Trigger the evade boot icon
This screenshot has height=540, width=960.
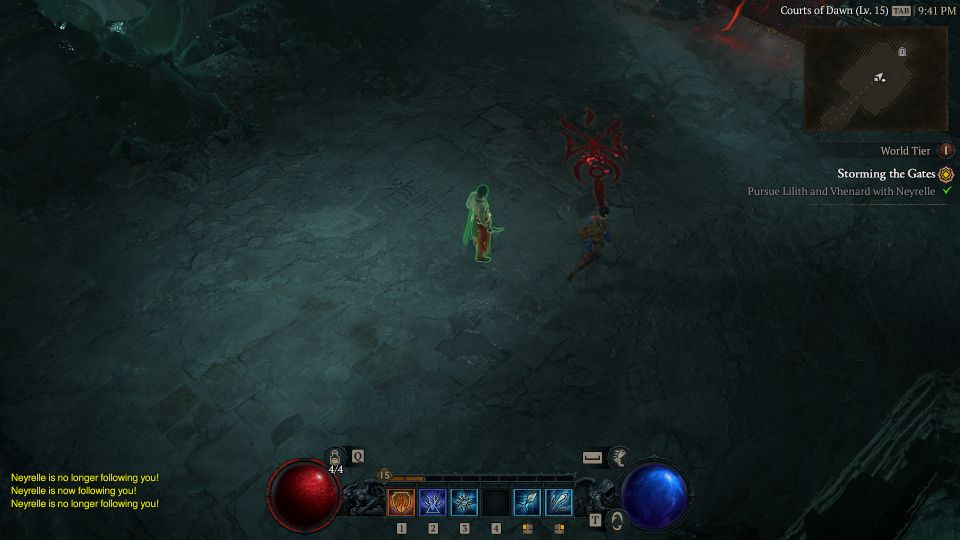[619, 457]
